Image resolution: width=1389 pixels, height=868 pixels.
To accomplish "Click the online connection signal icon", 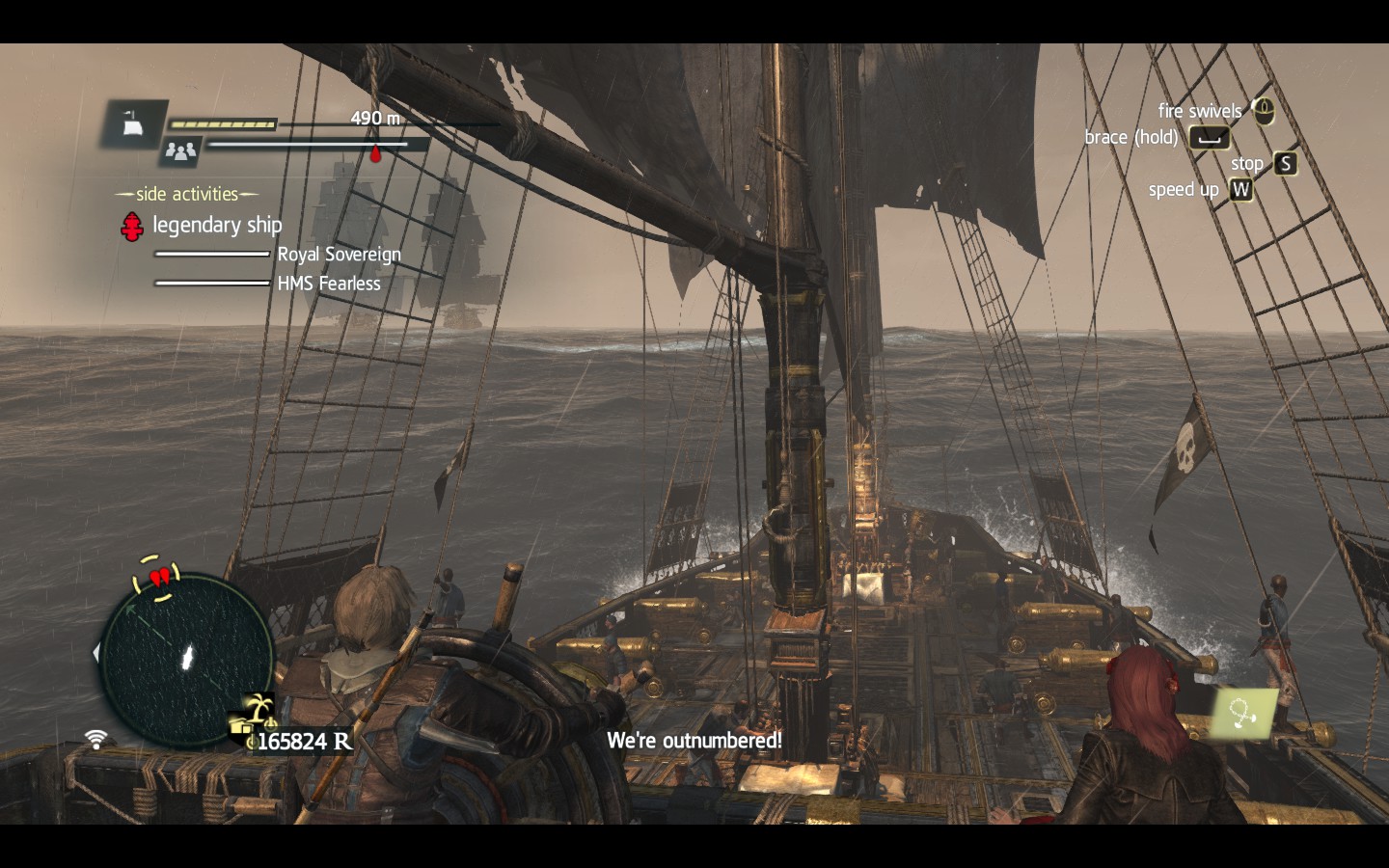I will coord(95,740).
